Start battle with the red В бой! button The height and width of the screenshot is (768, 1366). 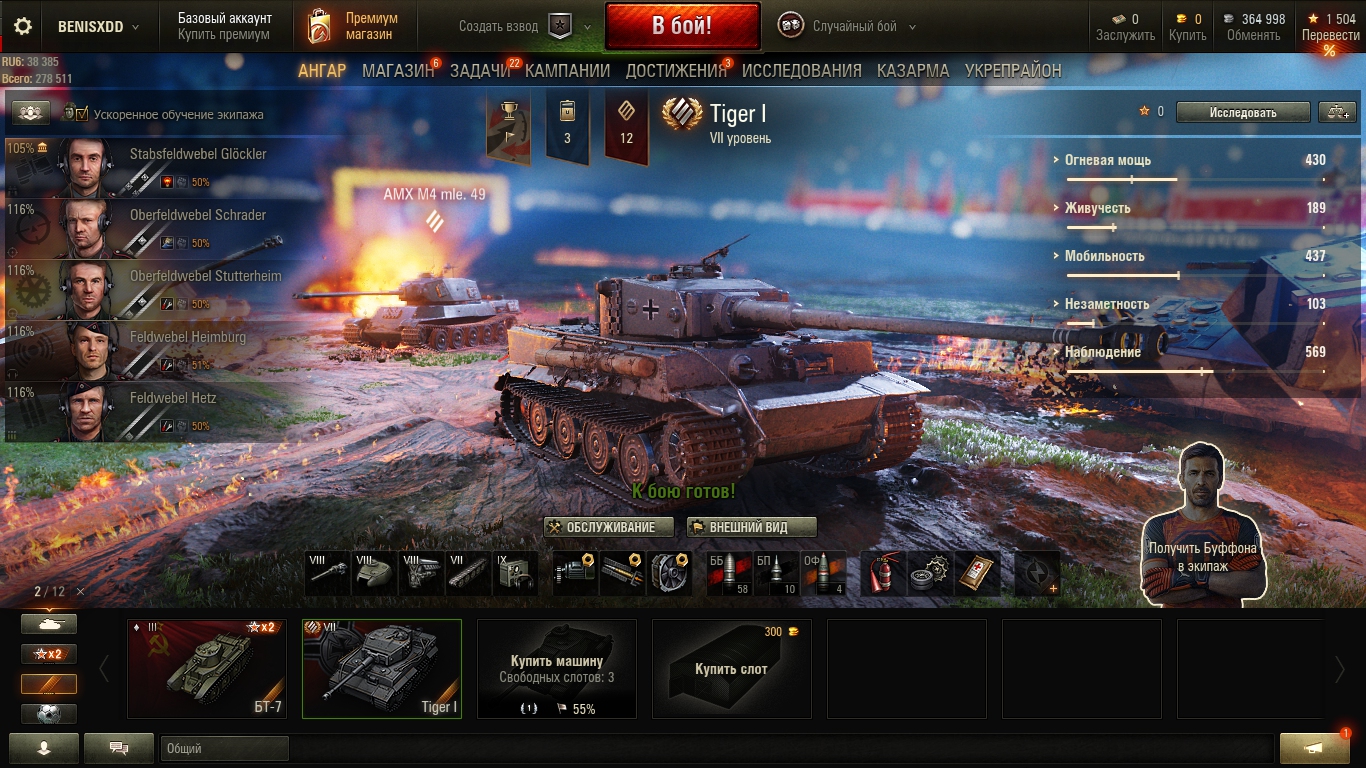682,26
